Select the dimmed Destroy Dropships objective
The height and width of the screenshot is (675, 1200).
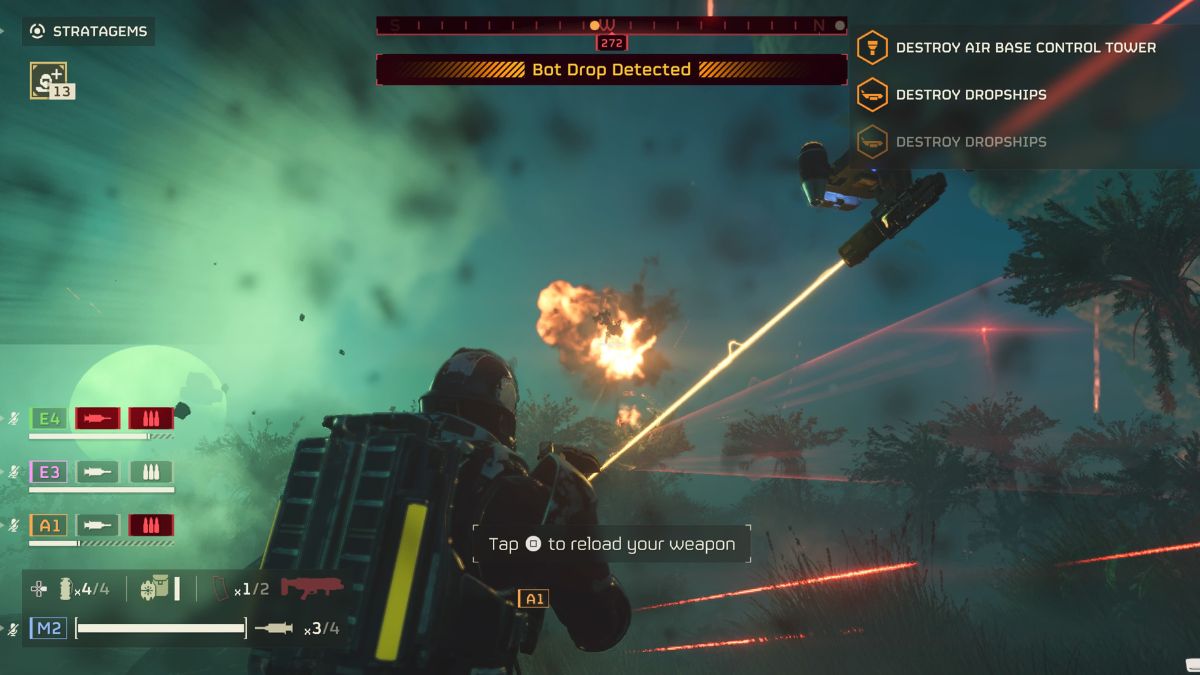point(970,141)
